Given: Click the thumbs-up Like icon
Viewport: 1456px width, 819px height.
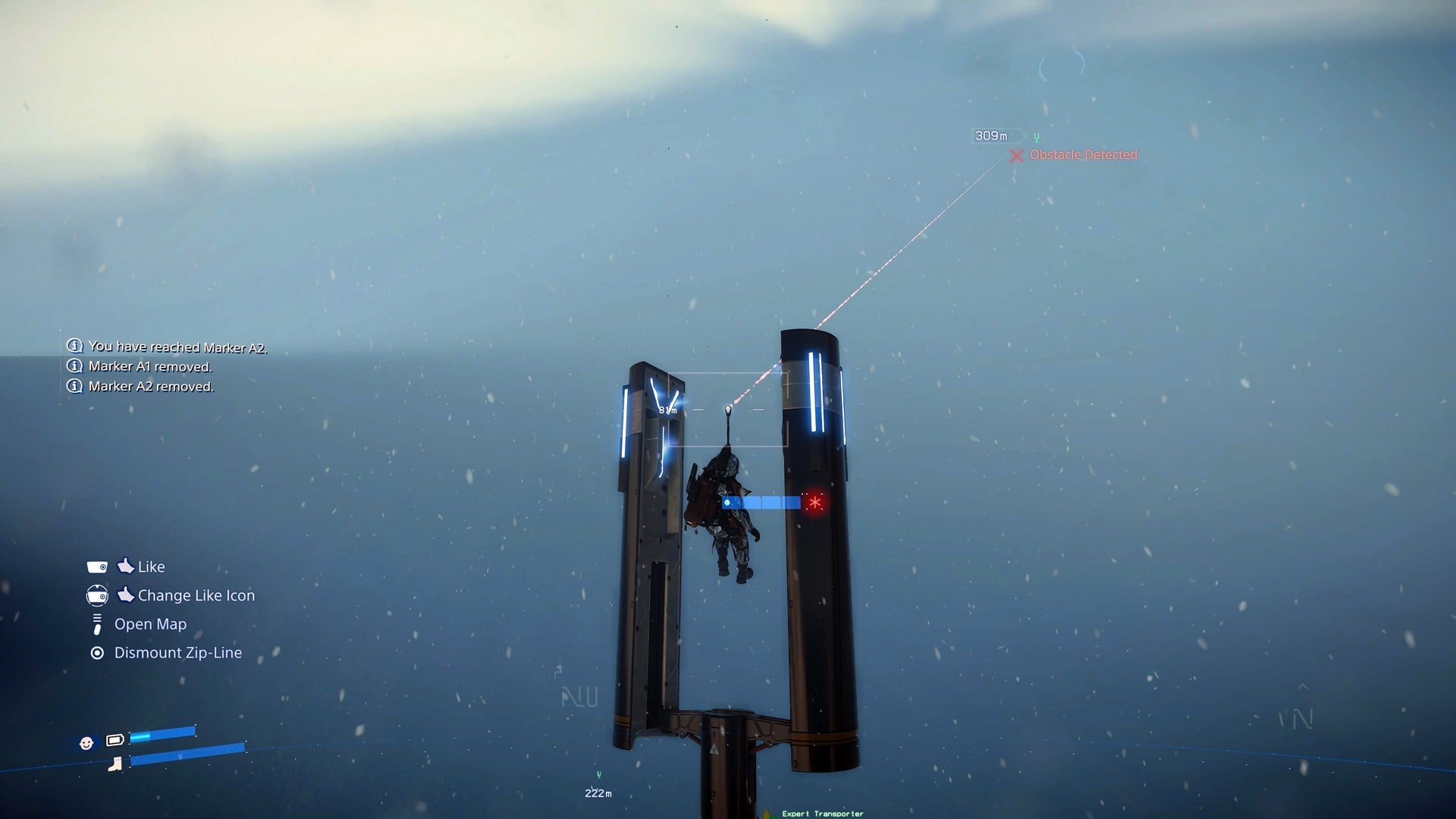Looking at the screenshot, I should (x=126, y=566).
